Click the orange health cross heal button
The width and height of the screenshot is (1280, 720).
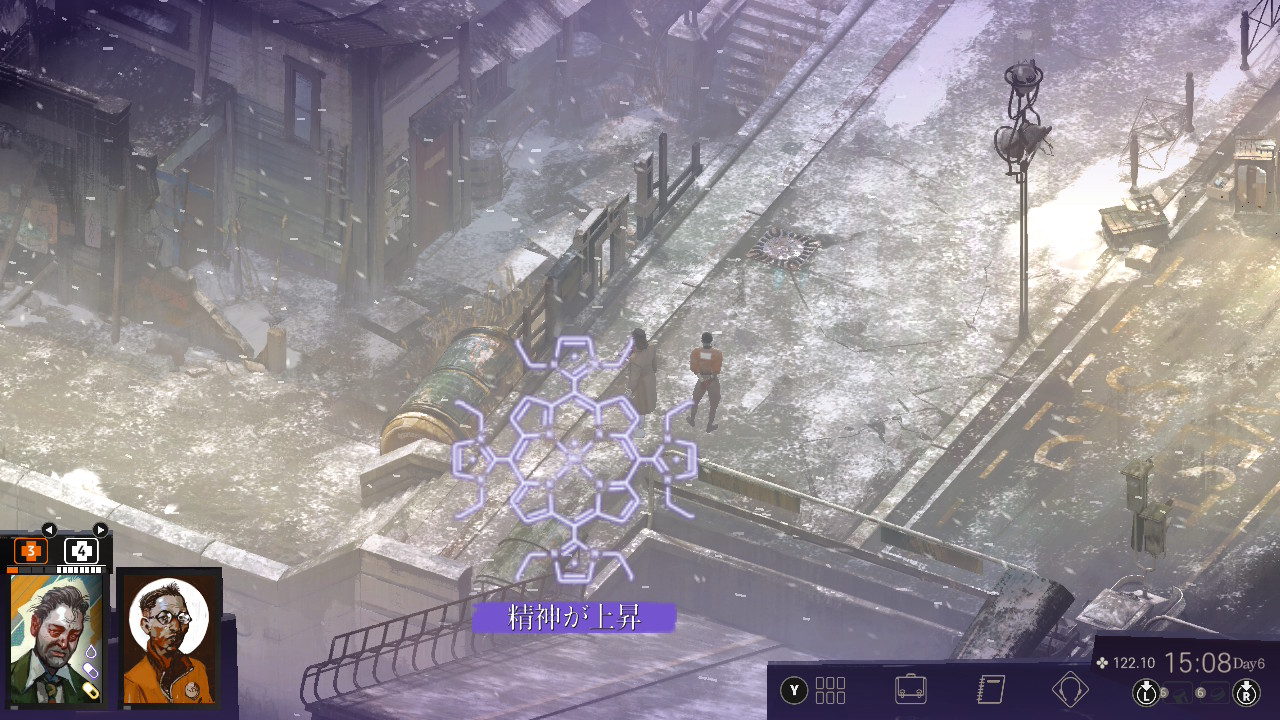tap(30, 551)
